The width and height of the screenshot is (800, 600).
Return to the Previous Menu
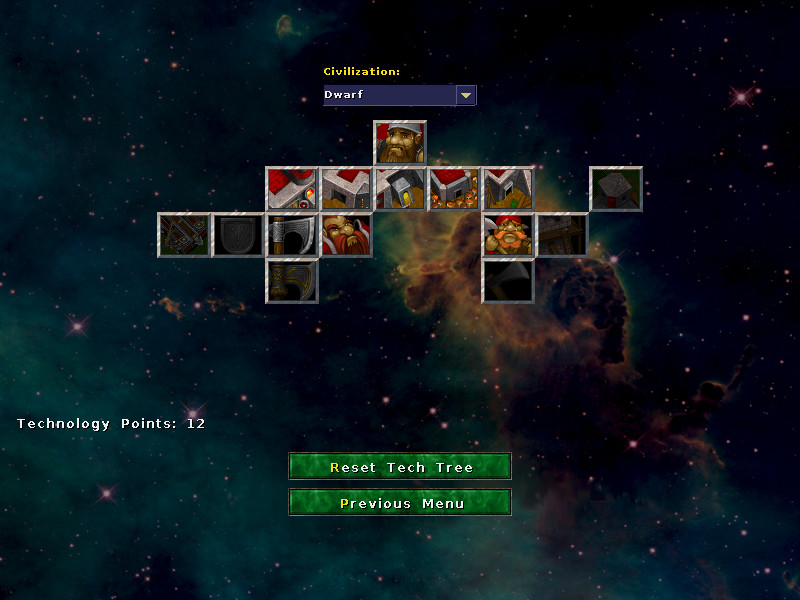[x=400, y=503]
